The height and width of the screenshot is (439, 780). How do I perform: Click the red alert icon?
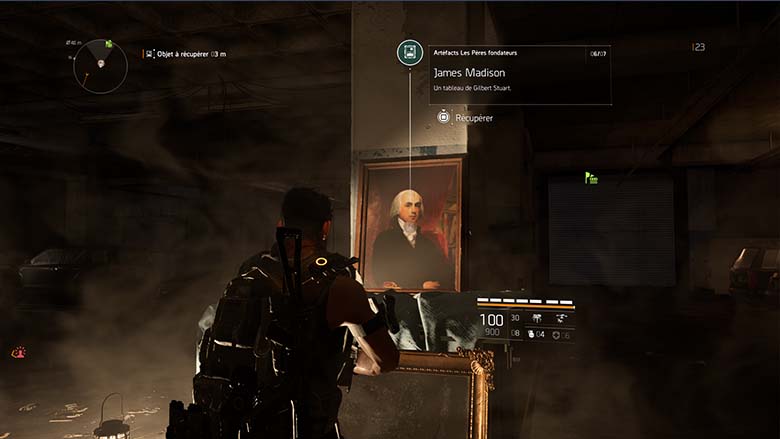coord(18,352)
